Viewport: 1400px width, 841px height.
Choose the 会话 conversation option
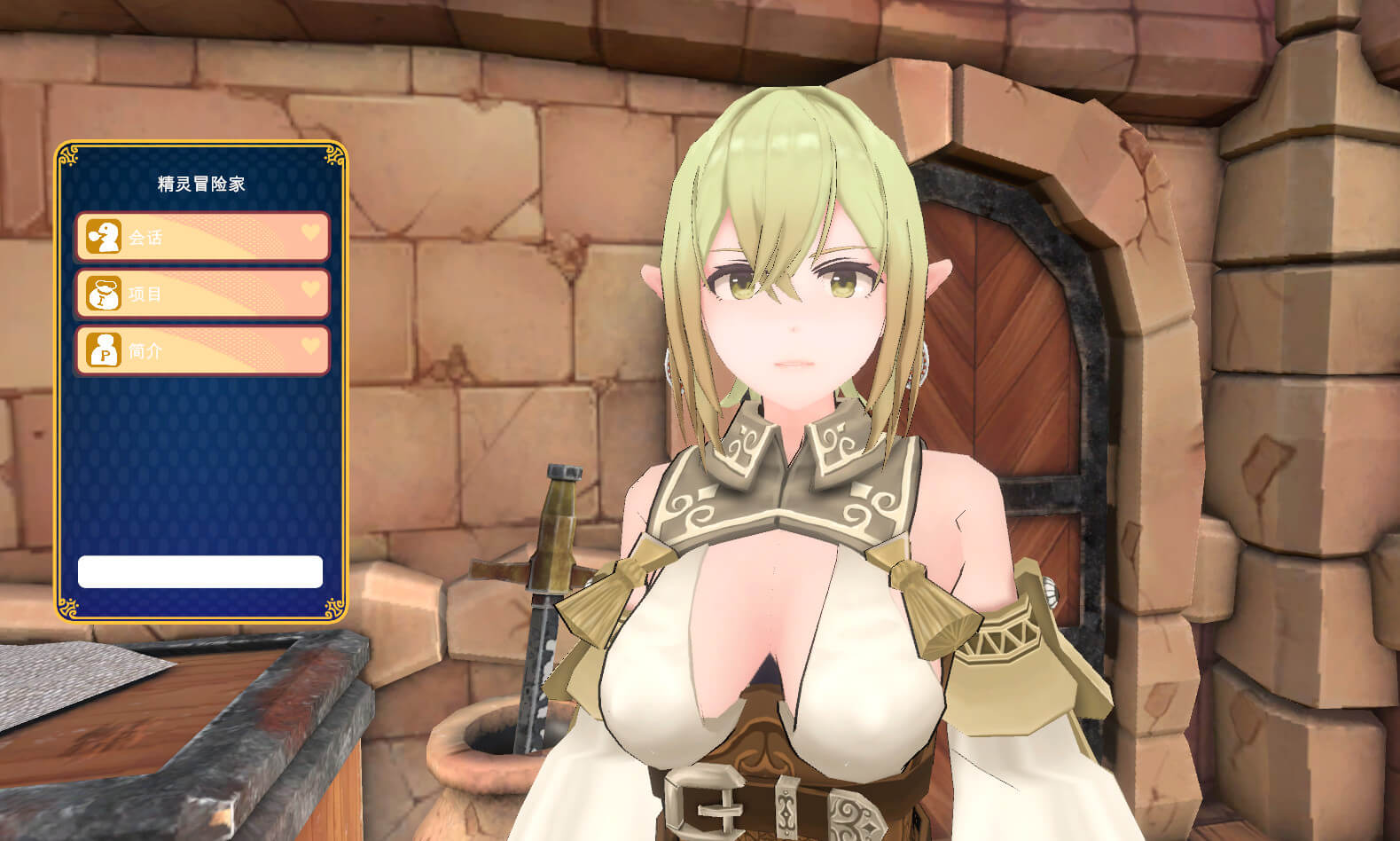(202, 237)
